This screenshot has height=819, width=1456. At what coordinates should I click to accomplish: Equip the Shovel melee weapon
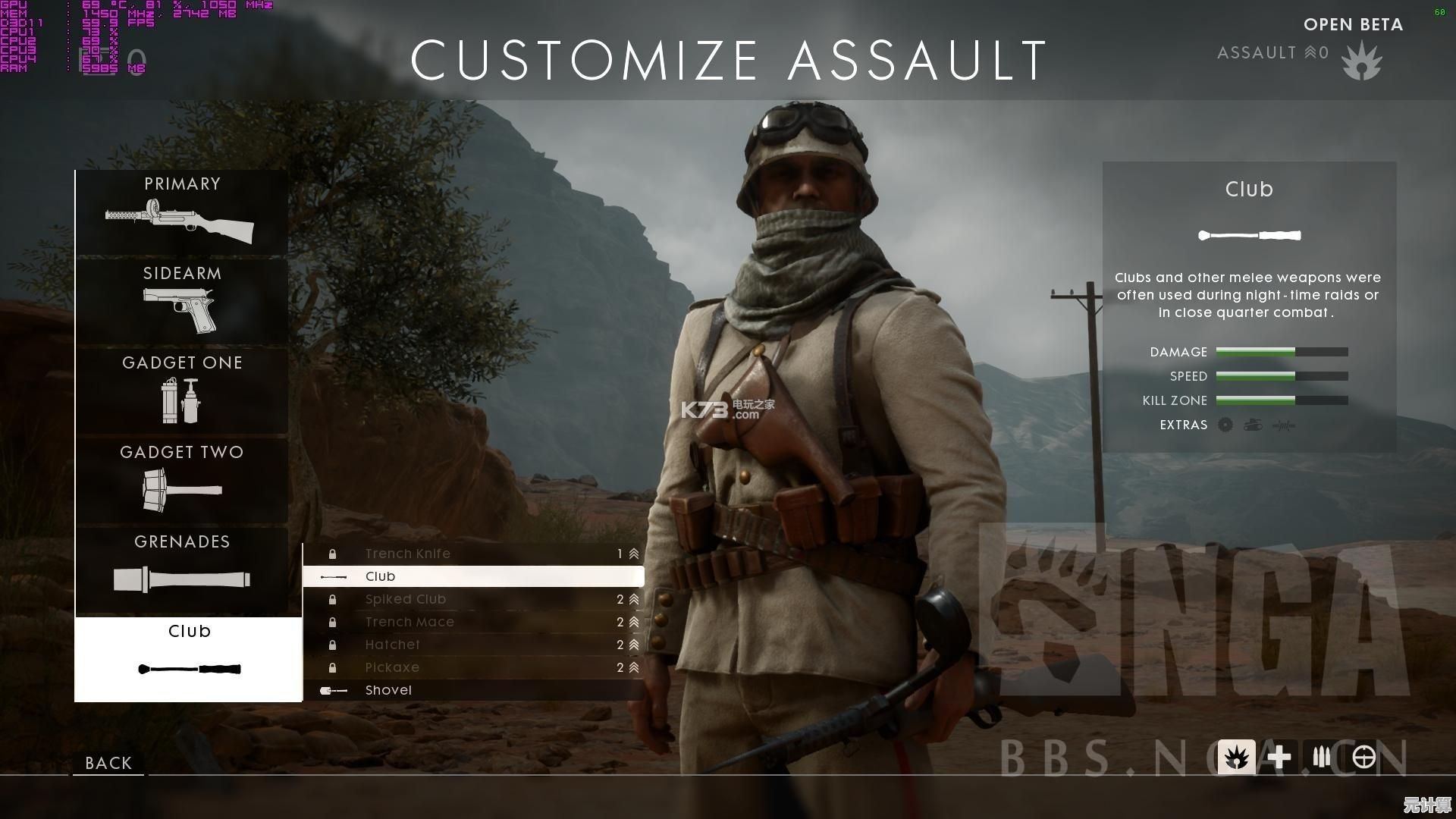click(473, 690)
